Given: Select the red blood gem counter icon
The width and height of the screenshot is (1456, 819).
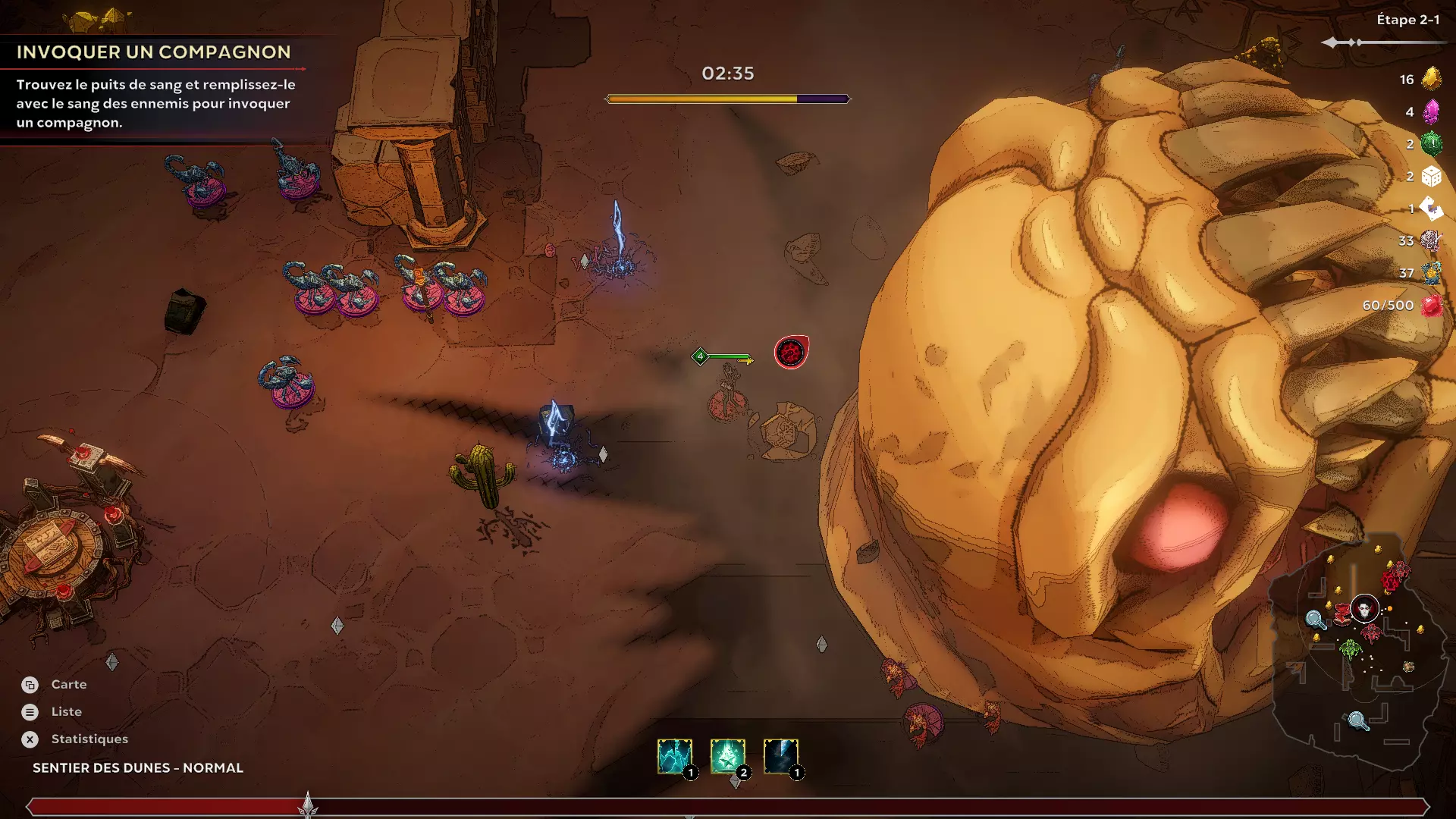Looking at the screenshot, I should [1431, 306].
